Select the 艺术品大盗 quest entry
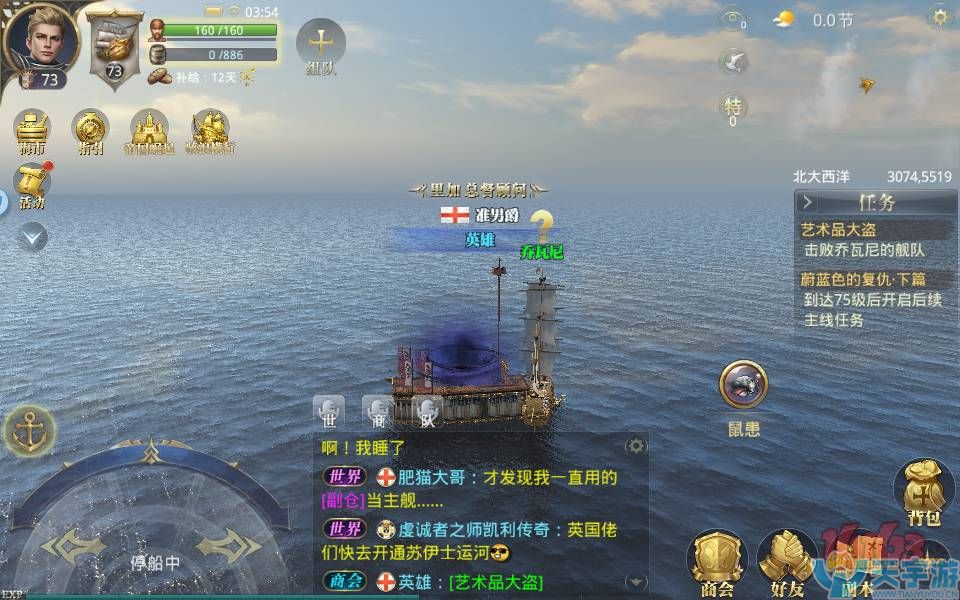 click(x=839, y=230)
